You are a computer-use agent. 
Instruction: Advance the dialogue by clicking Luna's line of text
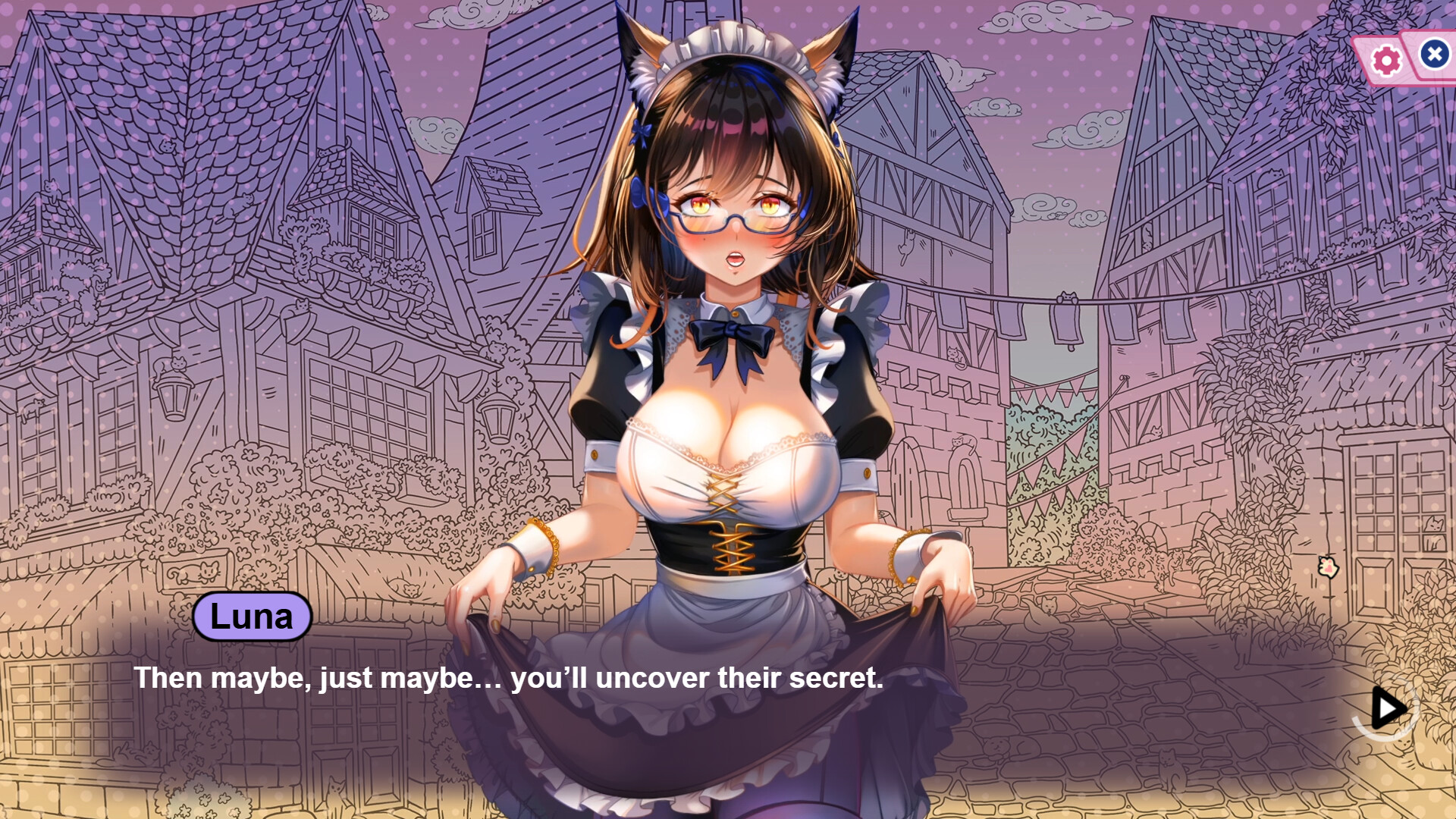(508, 679)
